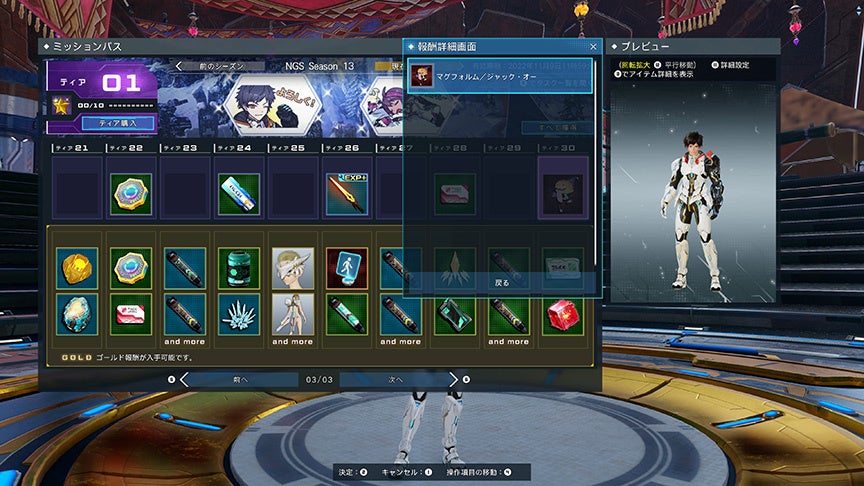Select the tier 24 ticket reward

point(239,194)
